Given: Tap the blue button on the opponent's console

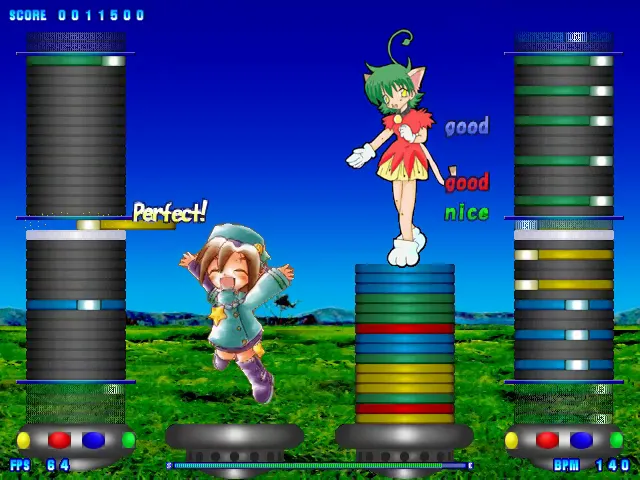Looking at the screenshot, I should point(581,440).
